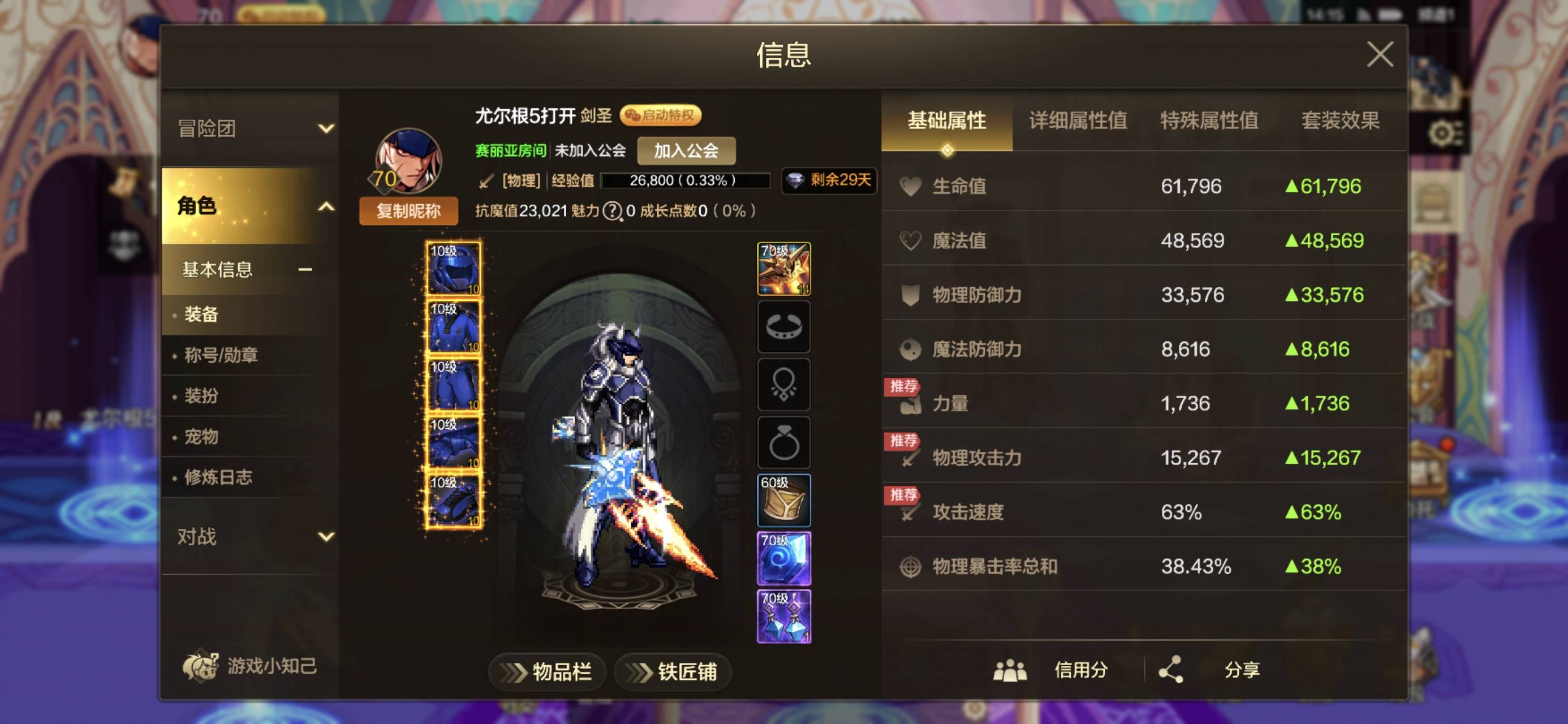Select the level 70 magic stone slot

coord(784,558)
